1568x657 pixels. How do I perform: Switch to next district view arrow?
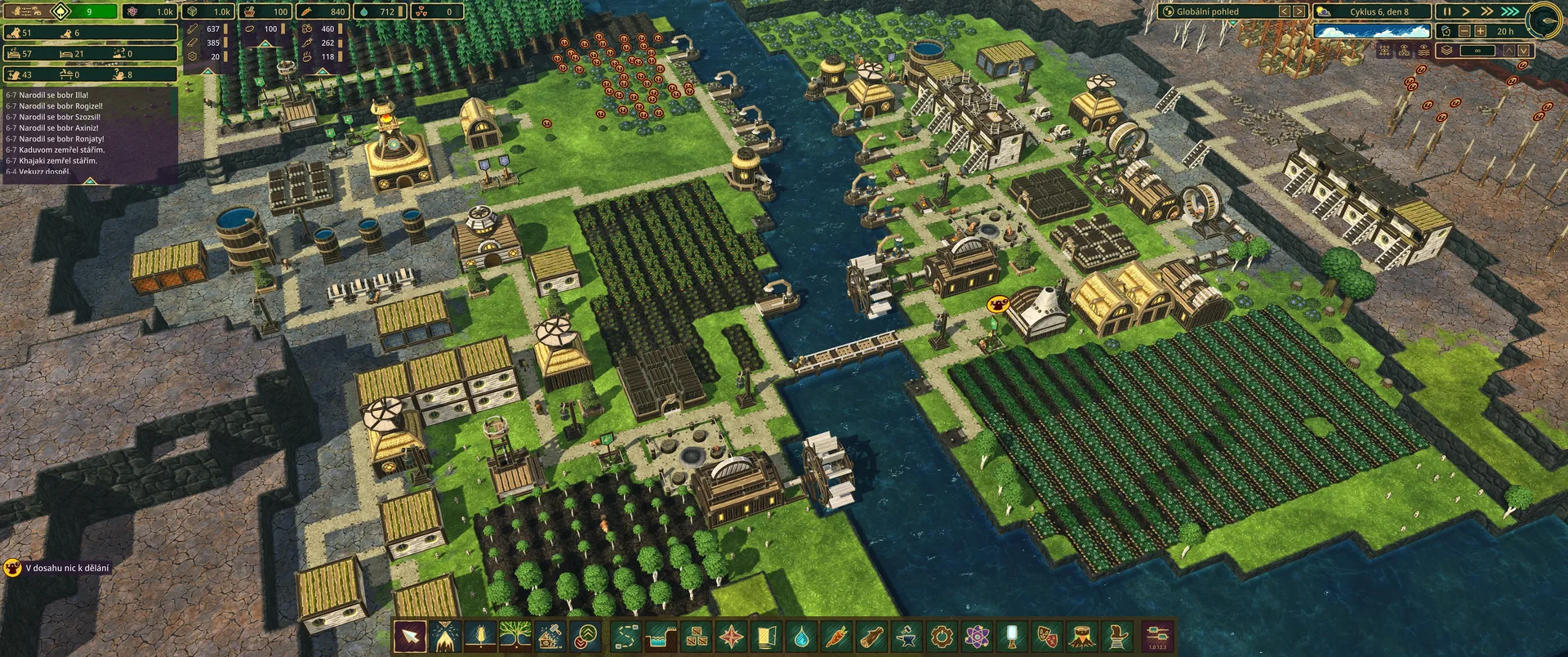1299,11
